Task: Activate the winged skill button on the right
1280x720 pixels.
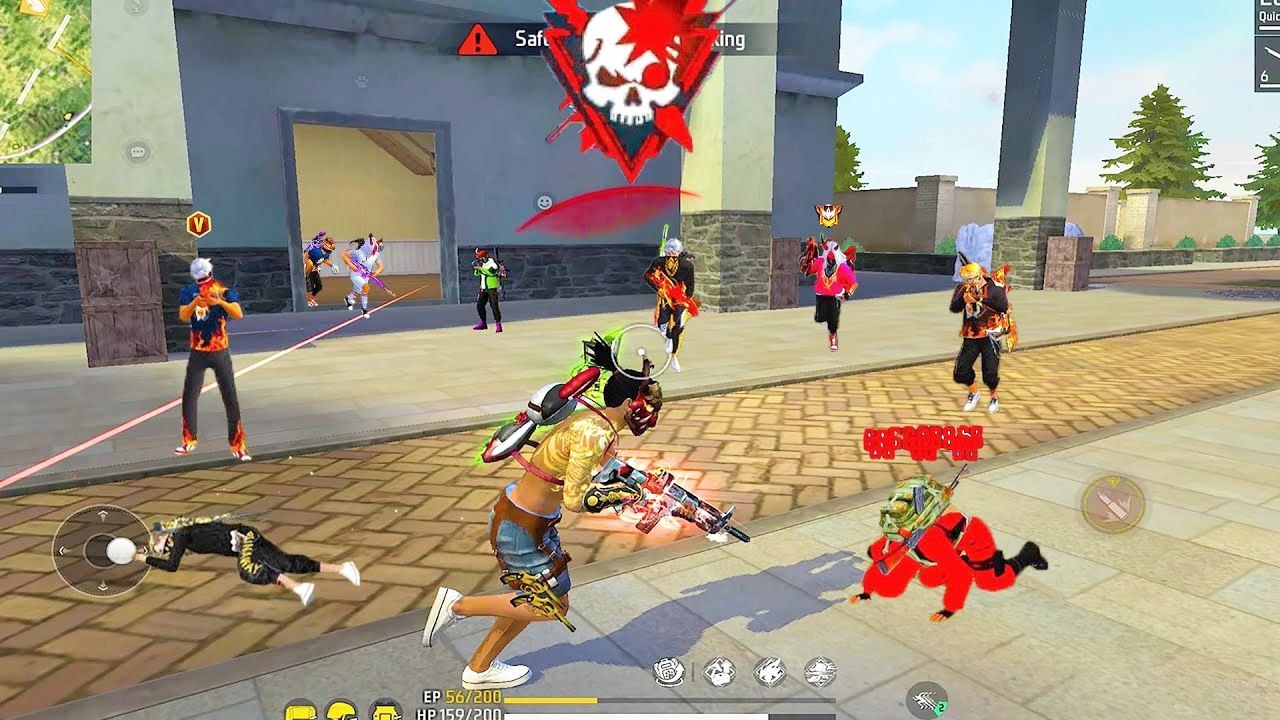Action: 1113,503
